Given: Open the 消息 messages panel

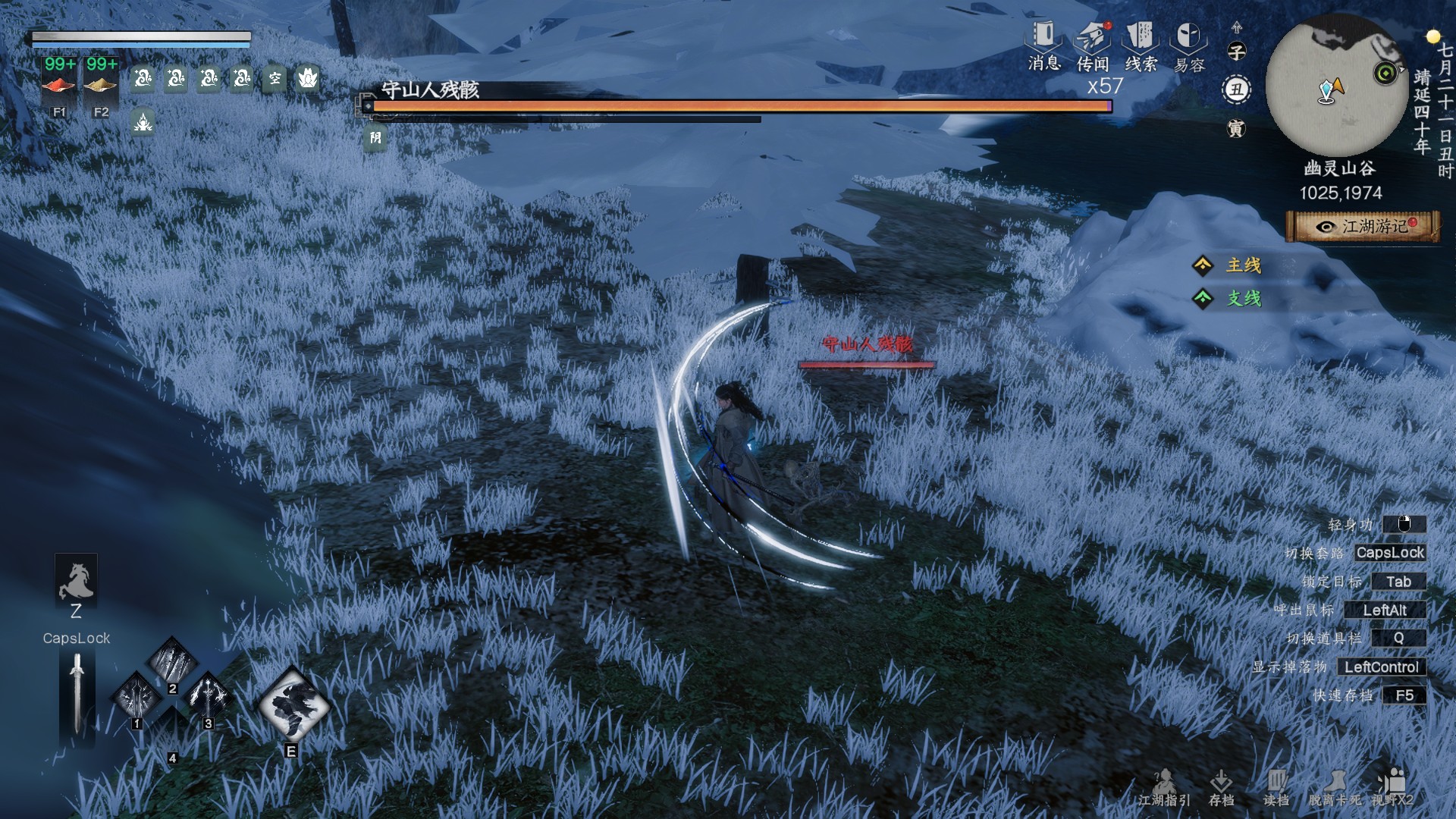Looking at the screenshot, I should click(1043, 45).
